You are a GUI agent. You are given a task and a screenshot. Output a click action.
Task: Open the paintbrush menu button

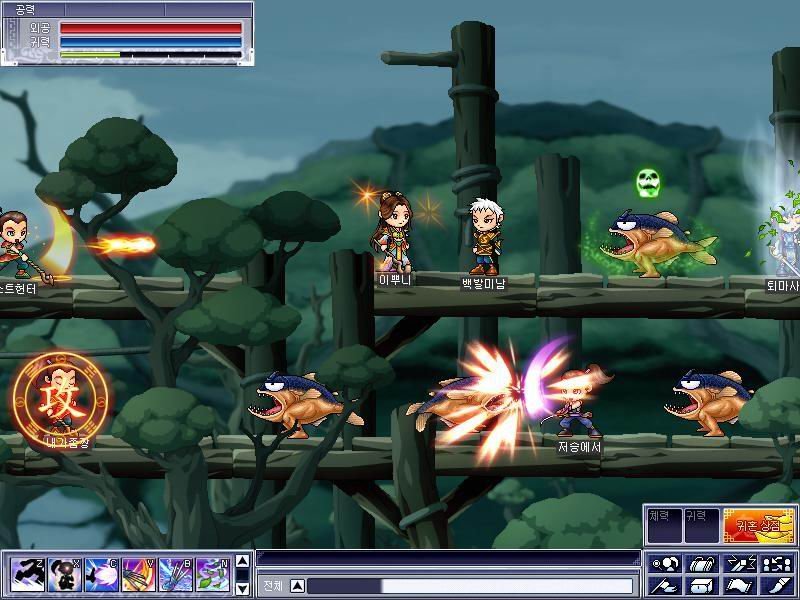tap(774, 586)
